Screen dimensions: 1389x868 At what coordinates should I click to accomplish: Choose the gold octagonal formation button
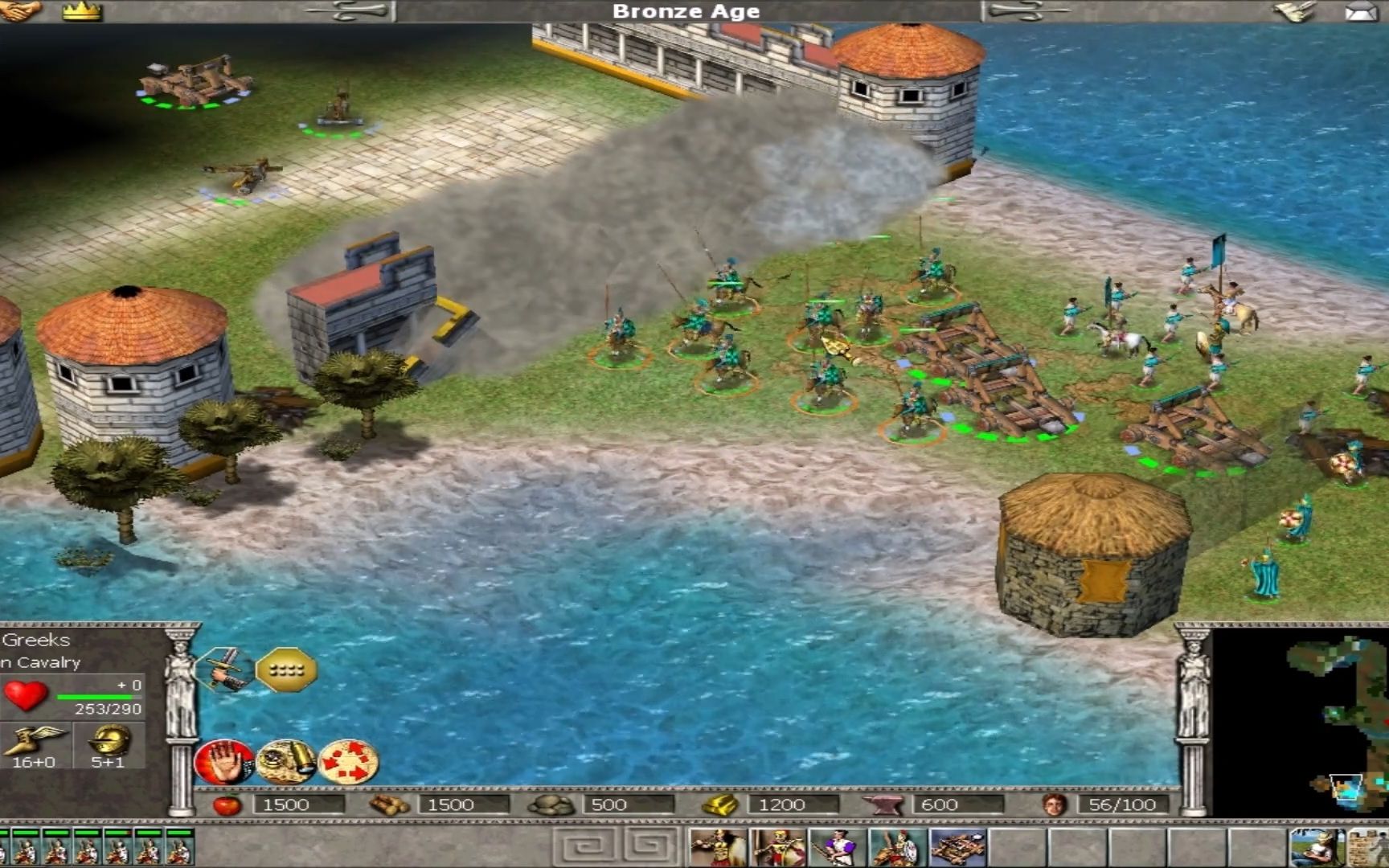tap(285, 669)
